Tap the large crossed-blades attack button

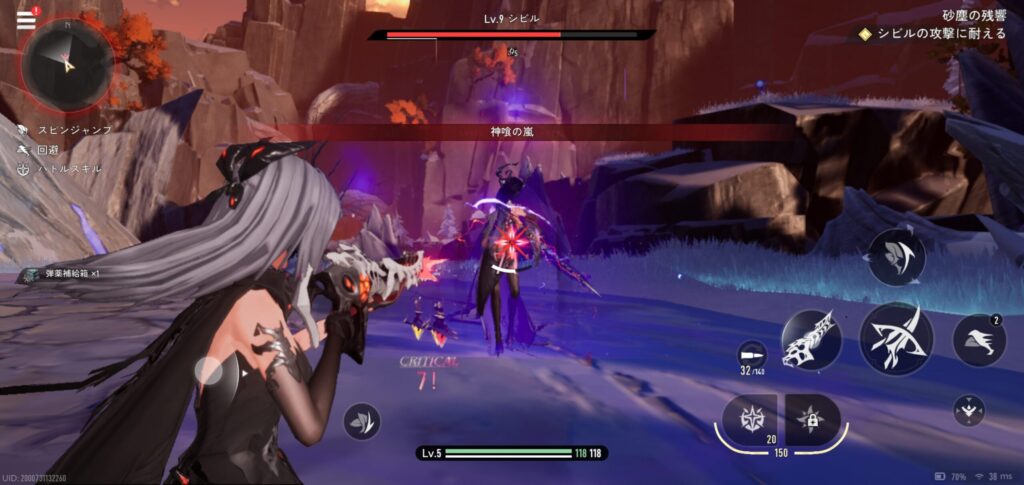tap(896, 340)
